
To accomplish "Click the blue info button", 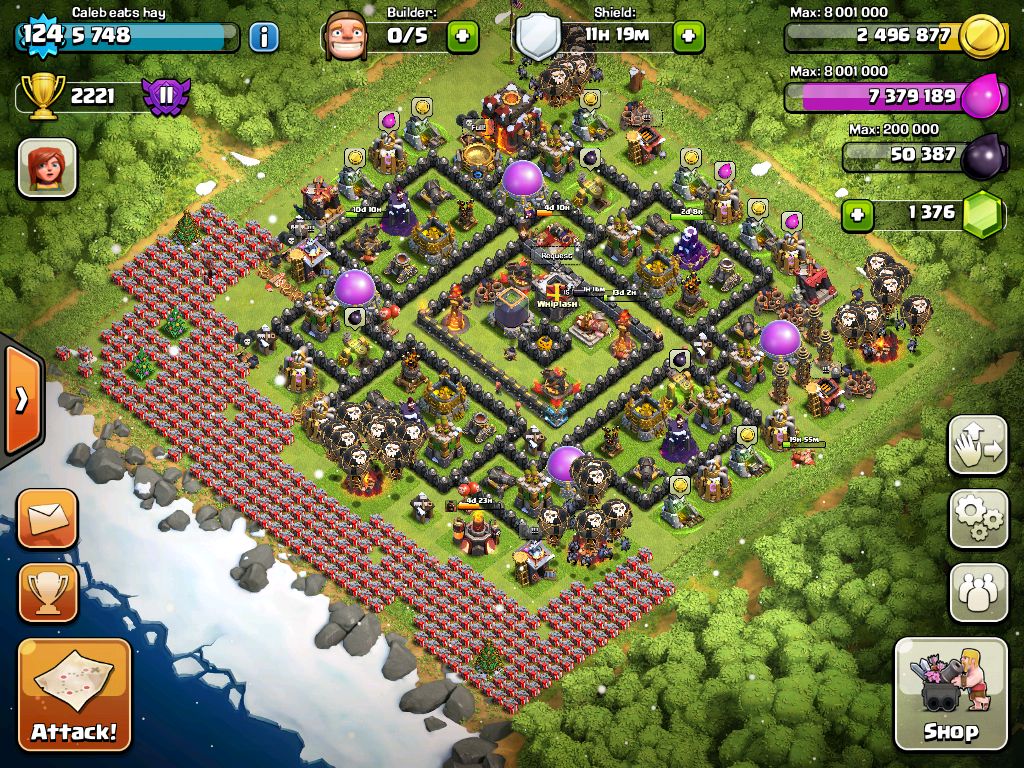I will (263, 37).
